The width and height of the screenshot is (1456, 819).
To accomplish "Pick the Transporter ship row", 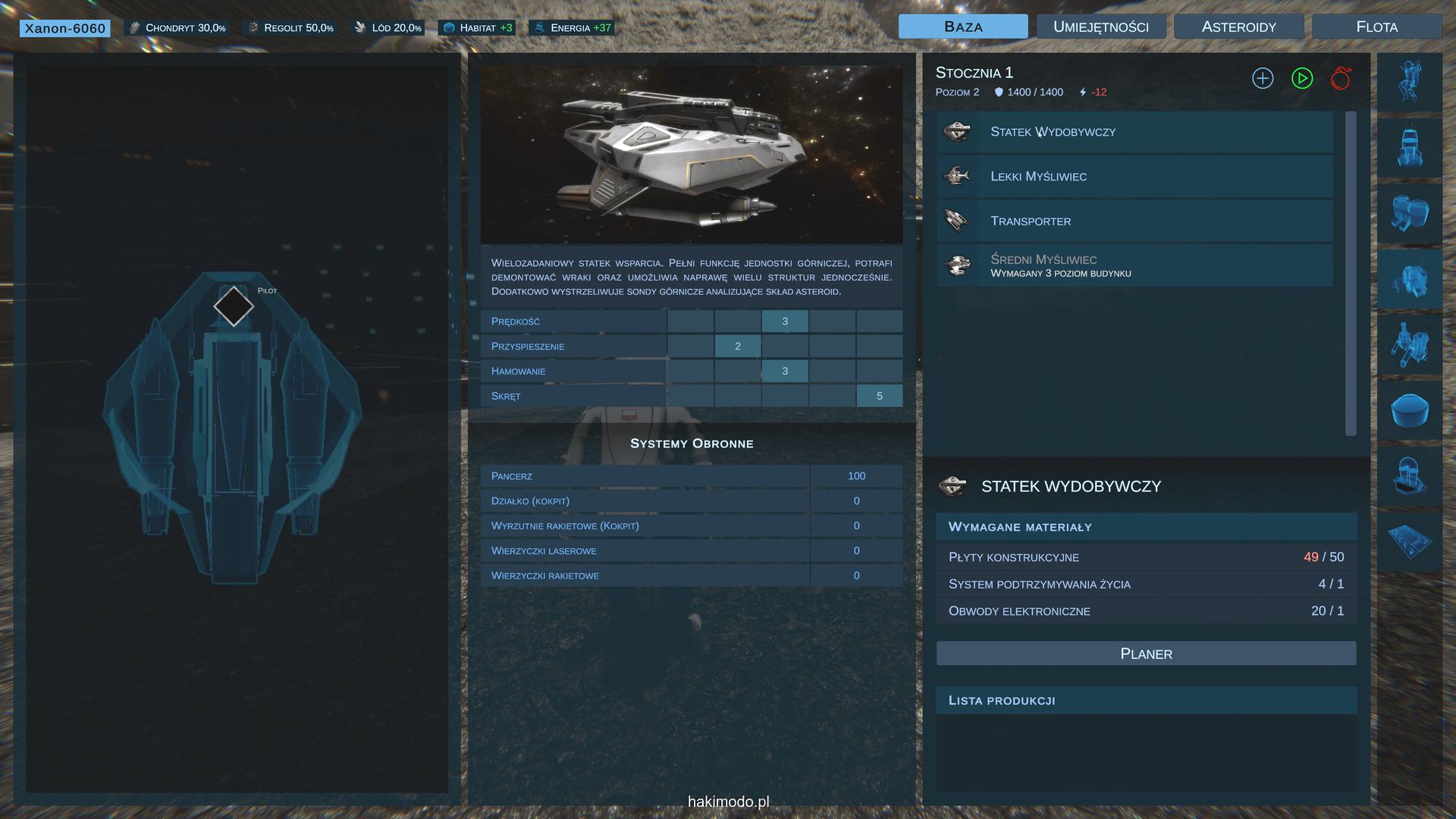I will point(1134,221).
